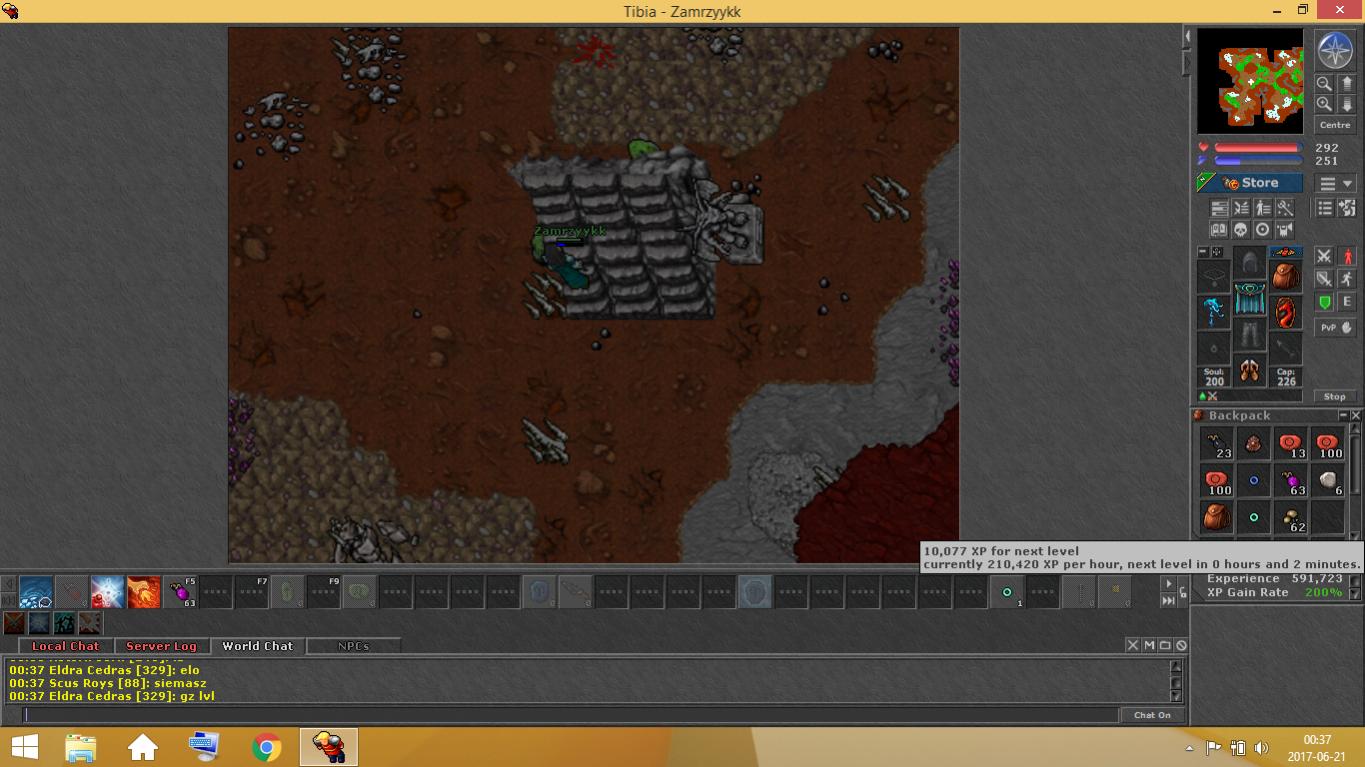Screen dimensions: 1365x767
Task: Select the World Chat tab
Action: (257, 646)
